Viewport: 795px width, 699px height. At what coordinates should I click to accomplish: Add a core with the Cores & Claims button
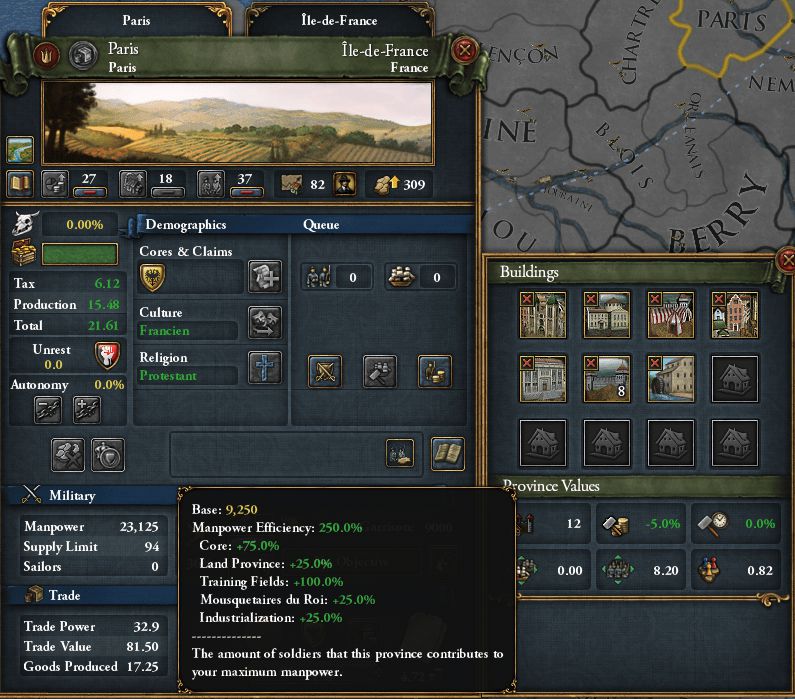point(264,276)
